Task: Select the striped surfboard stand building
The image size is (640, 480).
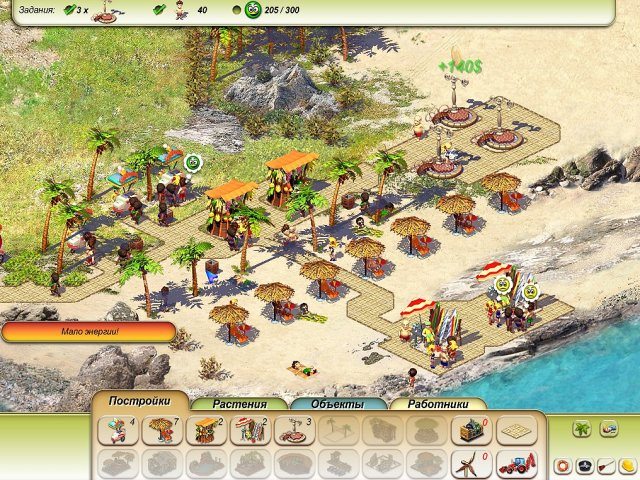Action: (x=248, y=430)
